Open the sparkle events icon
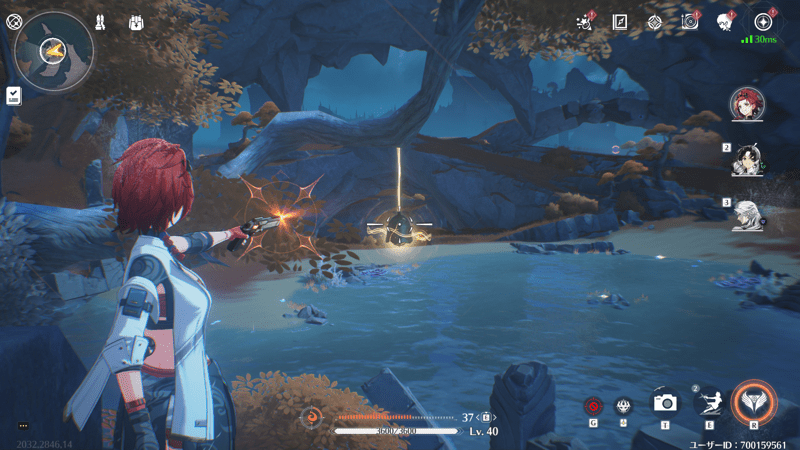The width and height of the screenshot is (800, 450). pos(587,21)
